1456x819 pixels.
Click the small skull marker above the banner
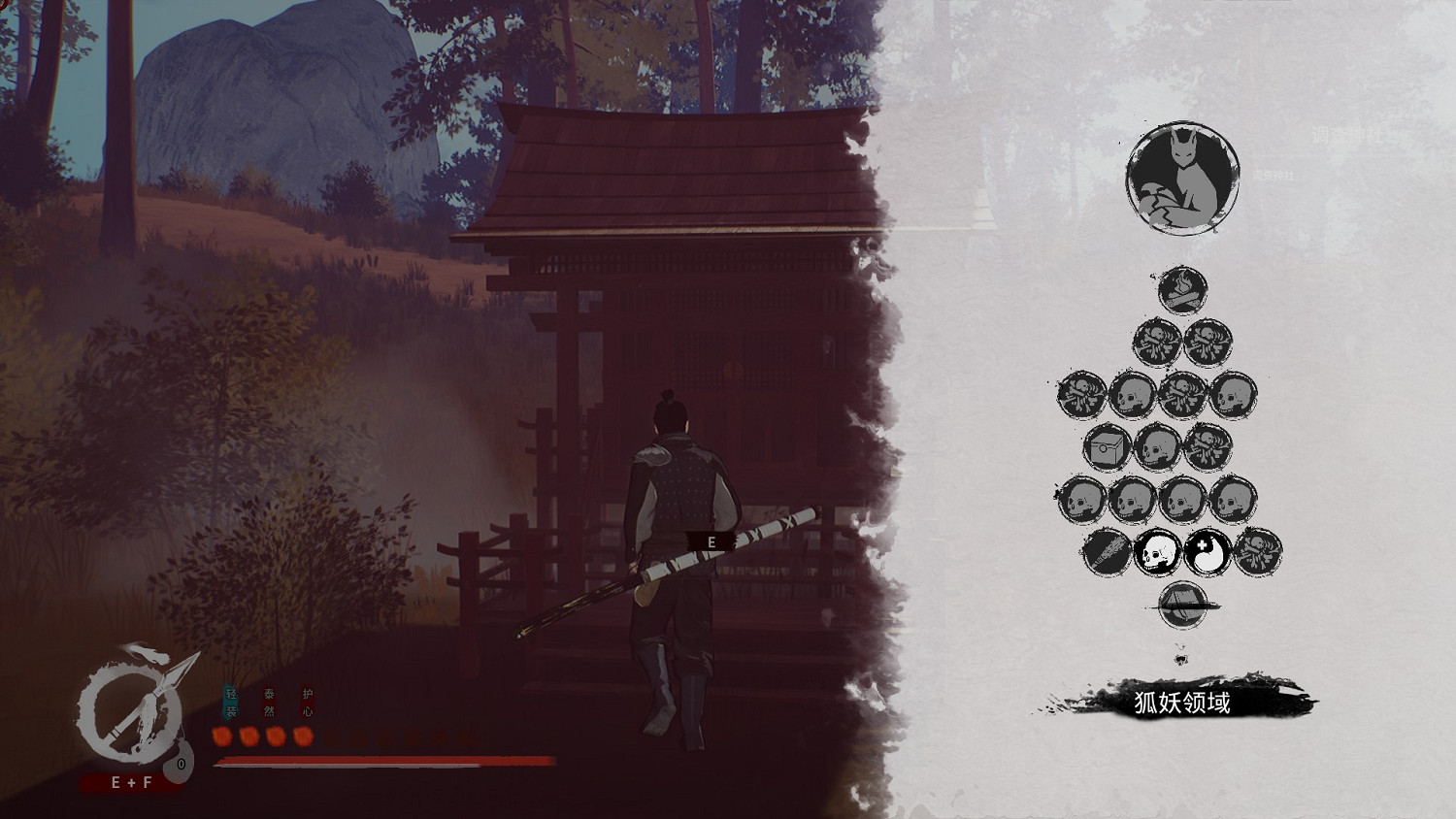(1180, 660)
